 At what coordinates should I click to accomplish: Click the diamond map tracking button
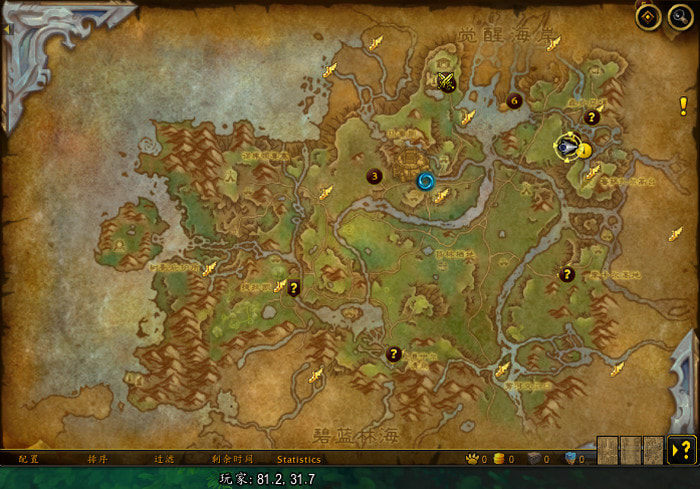(648, 17)
